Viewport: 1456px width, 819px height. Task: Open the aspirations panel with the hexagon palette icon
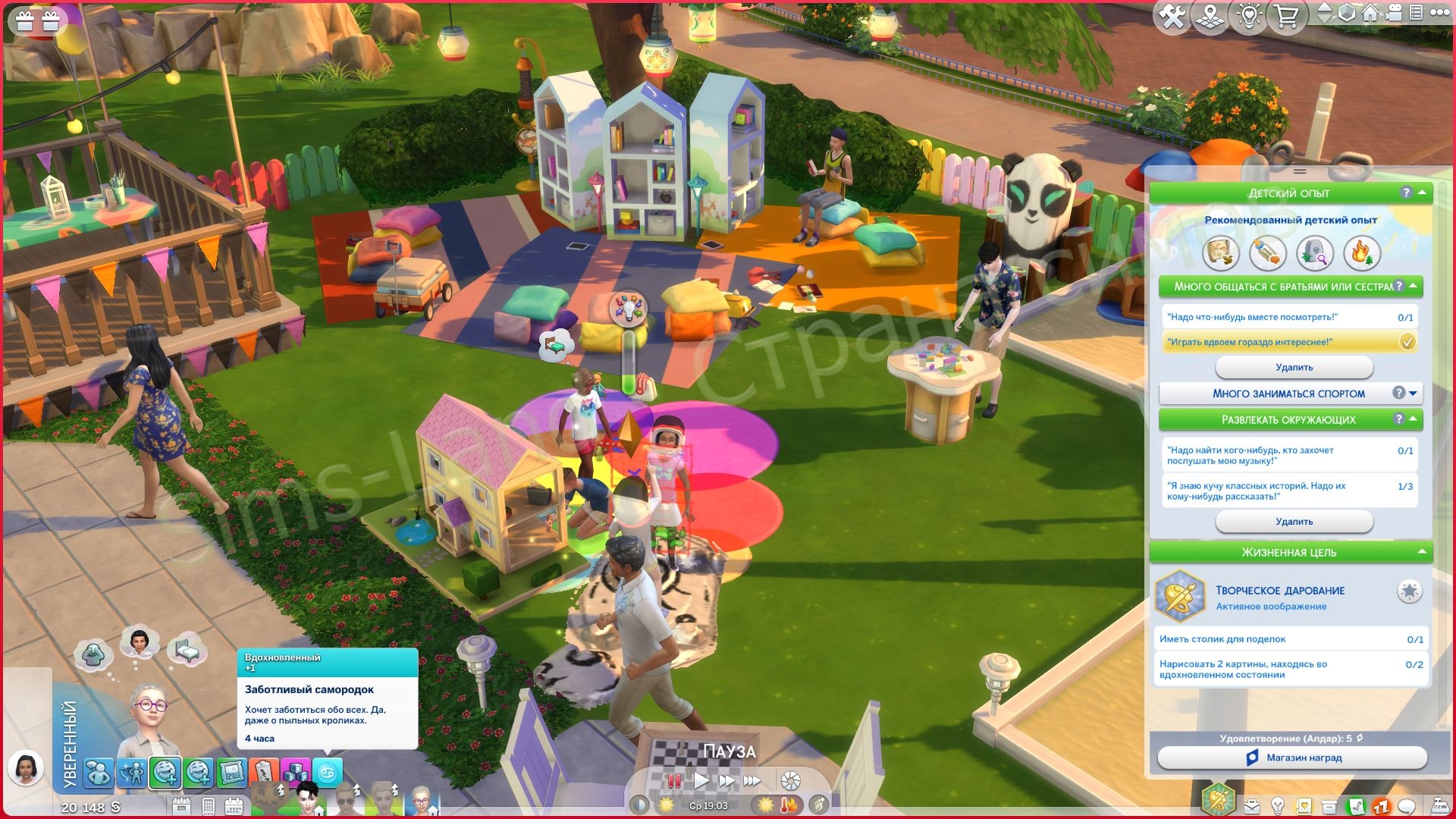1218,800
